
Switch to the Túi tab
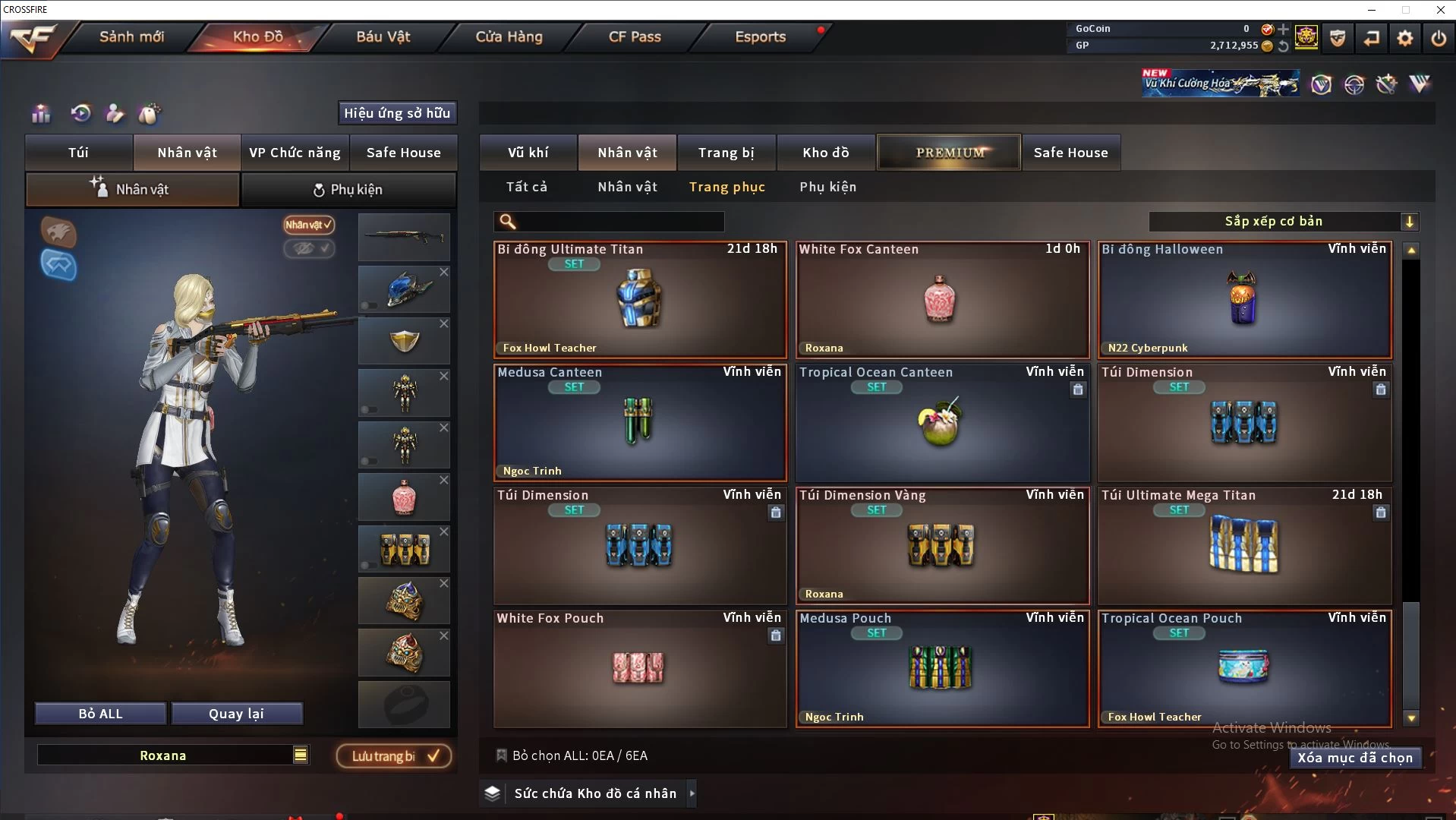(79, 153)
